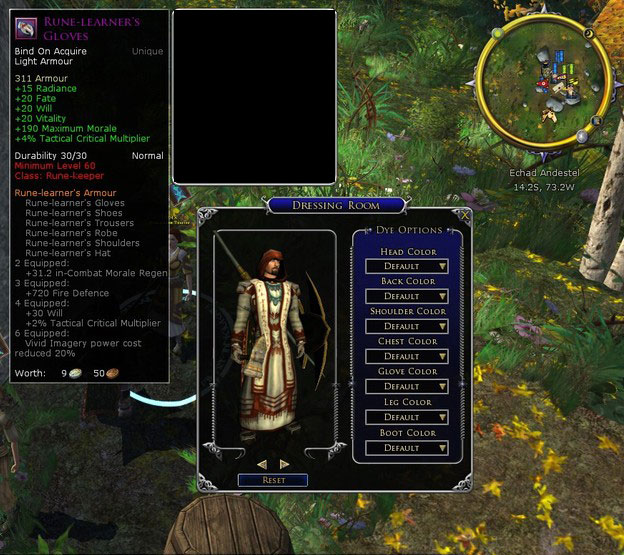Expand the Shoulder Color dropdown
The height and width of the screenshot is (555, 624).
click(x=407, y=326)
